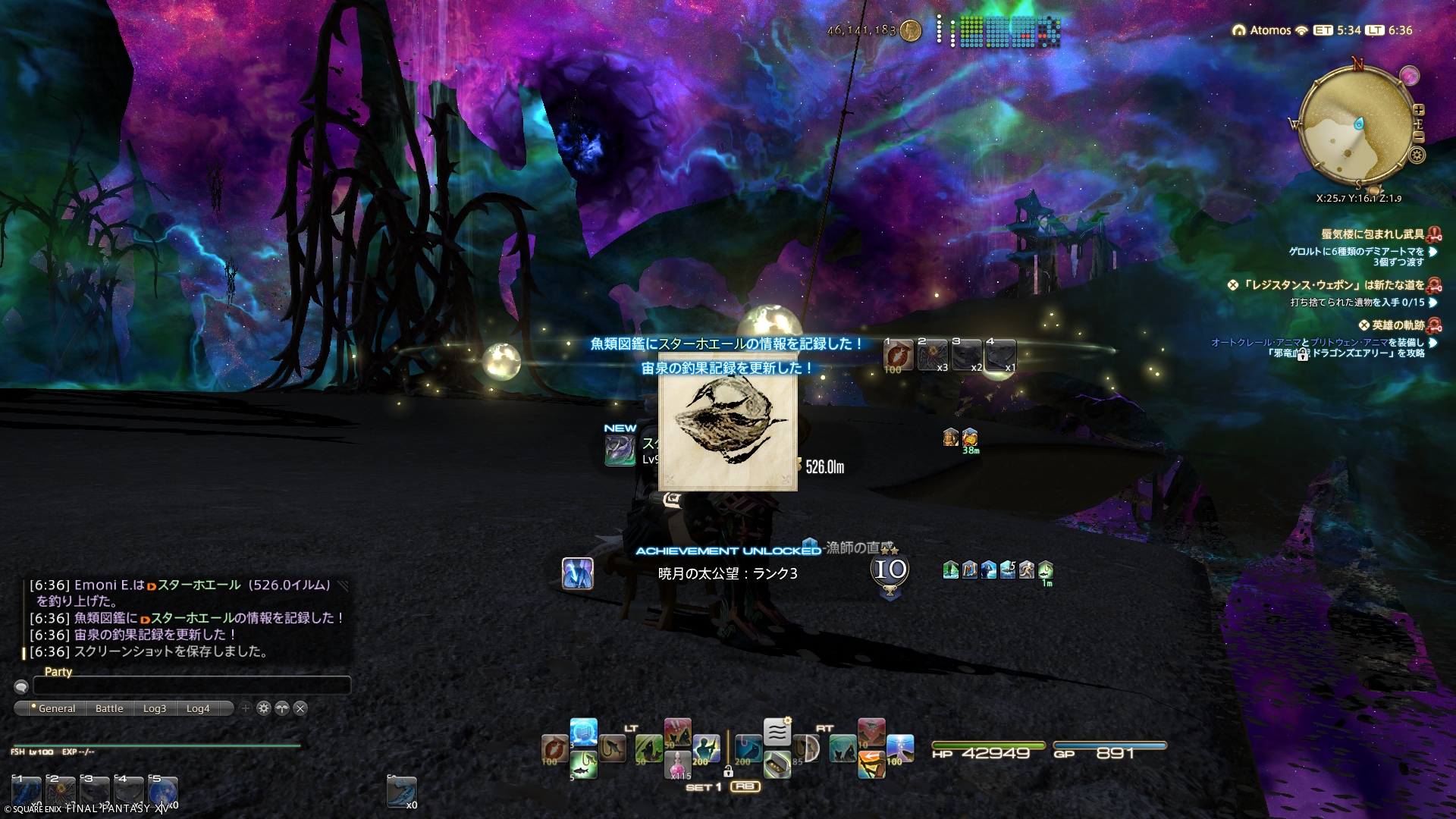
Task: Open the wavy-lines menu icon on hotbar
Action: pyautogui.click(x=777, y=732)
